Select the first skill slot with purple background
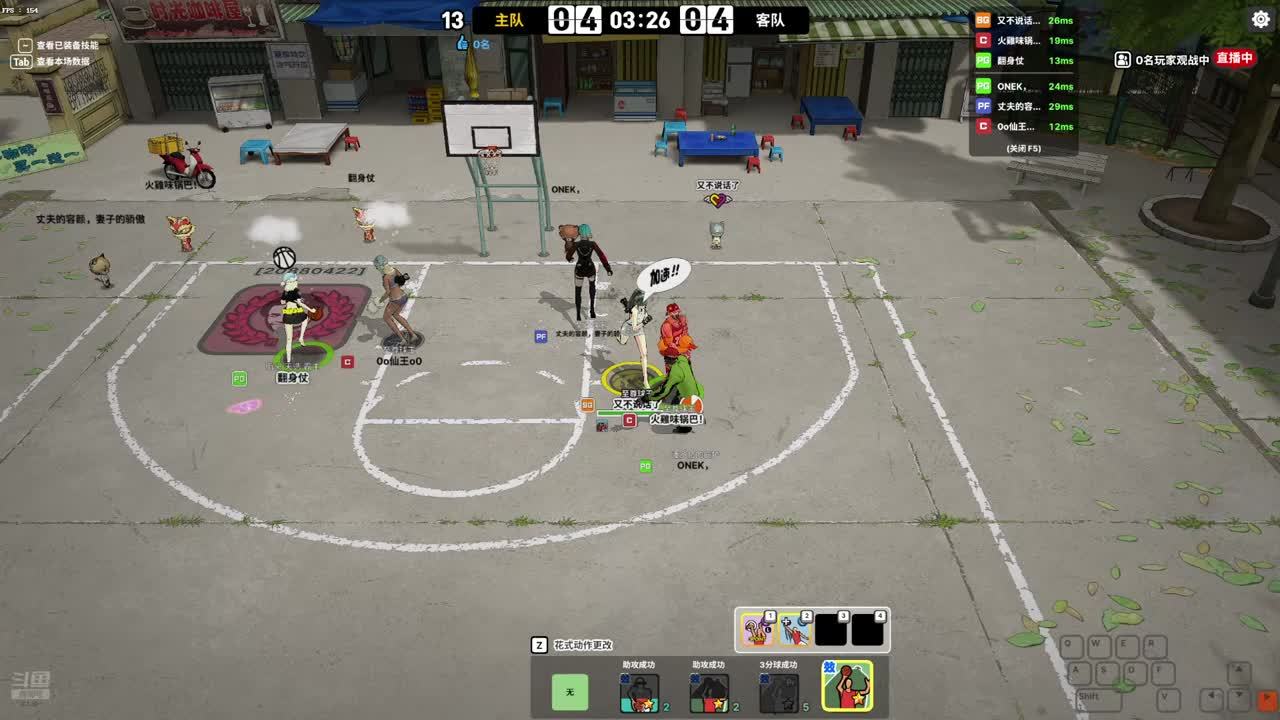The height and width of the screenshot is (720, 1280). click(x=757, y=630)
